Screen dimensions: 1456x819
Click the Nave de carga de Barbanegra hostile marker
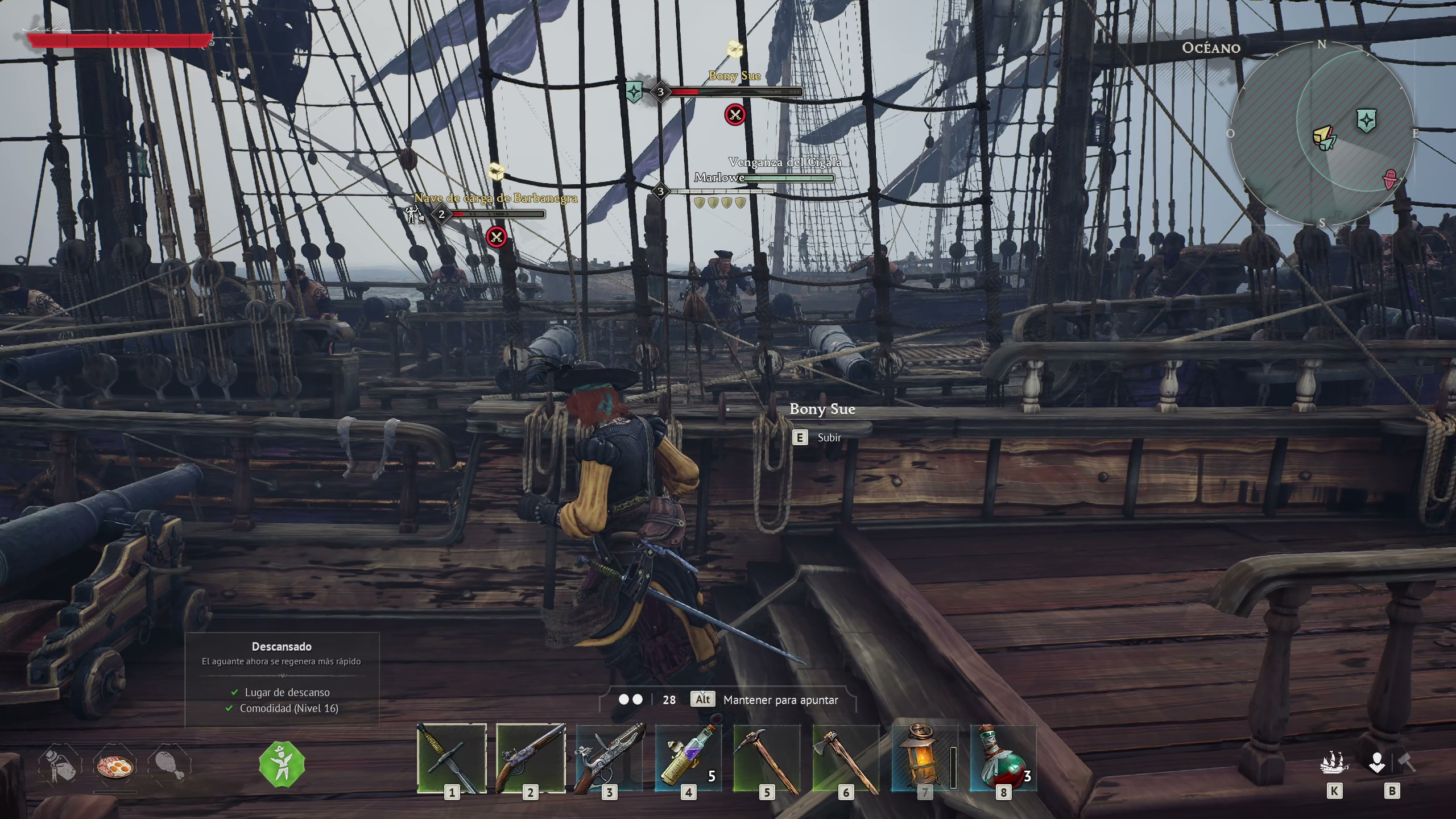click(x=497, y=236)
